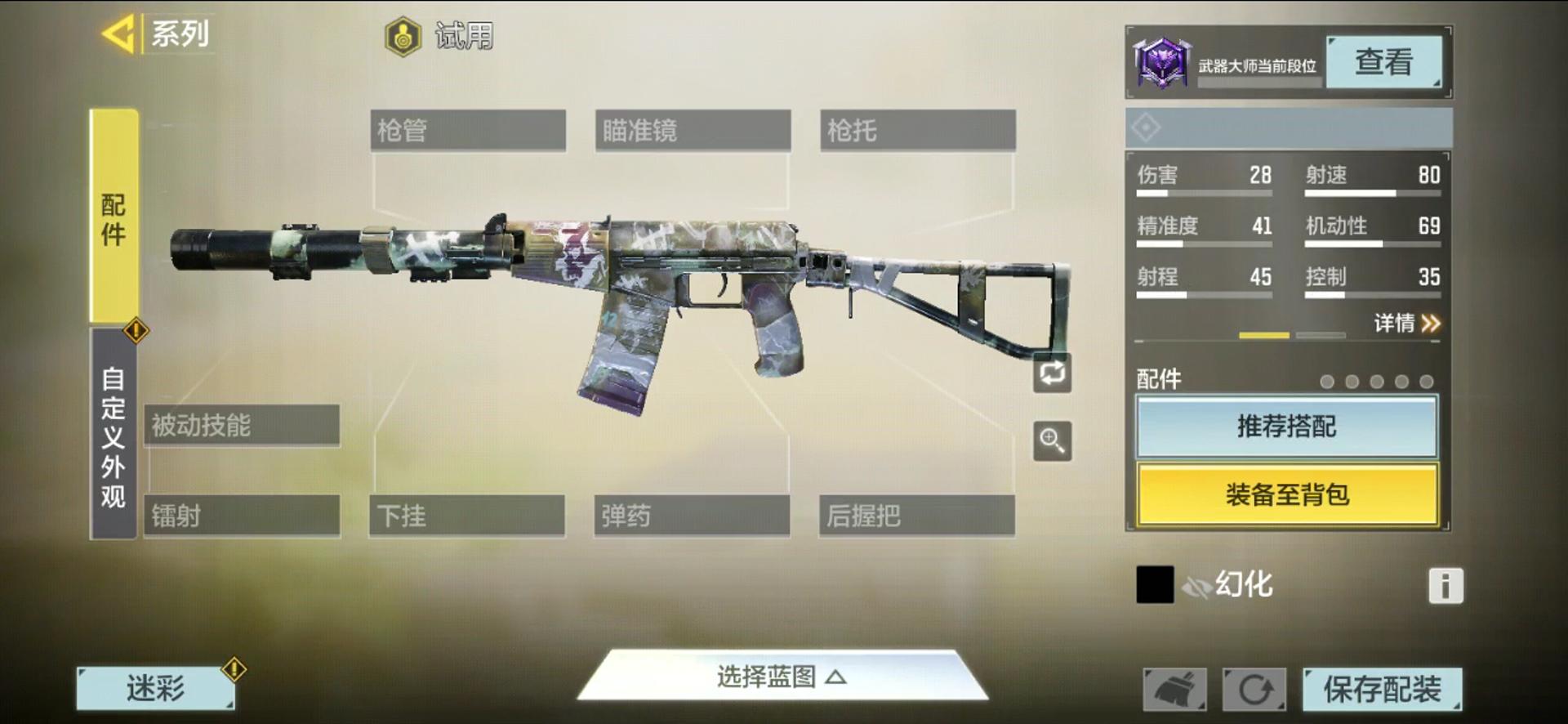
Task: Select the magnifier zoom-in icon
Action: coord(1052,440)
